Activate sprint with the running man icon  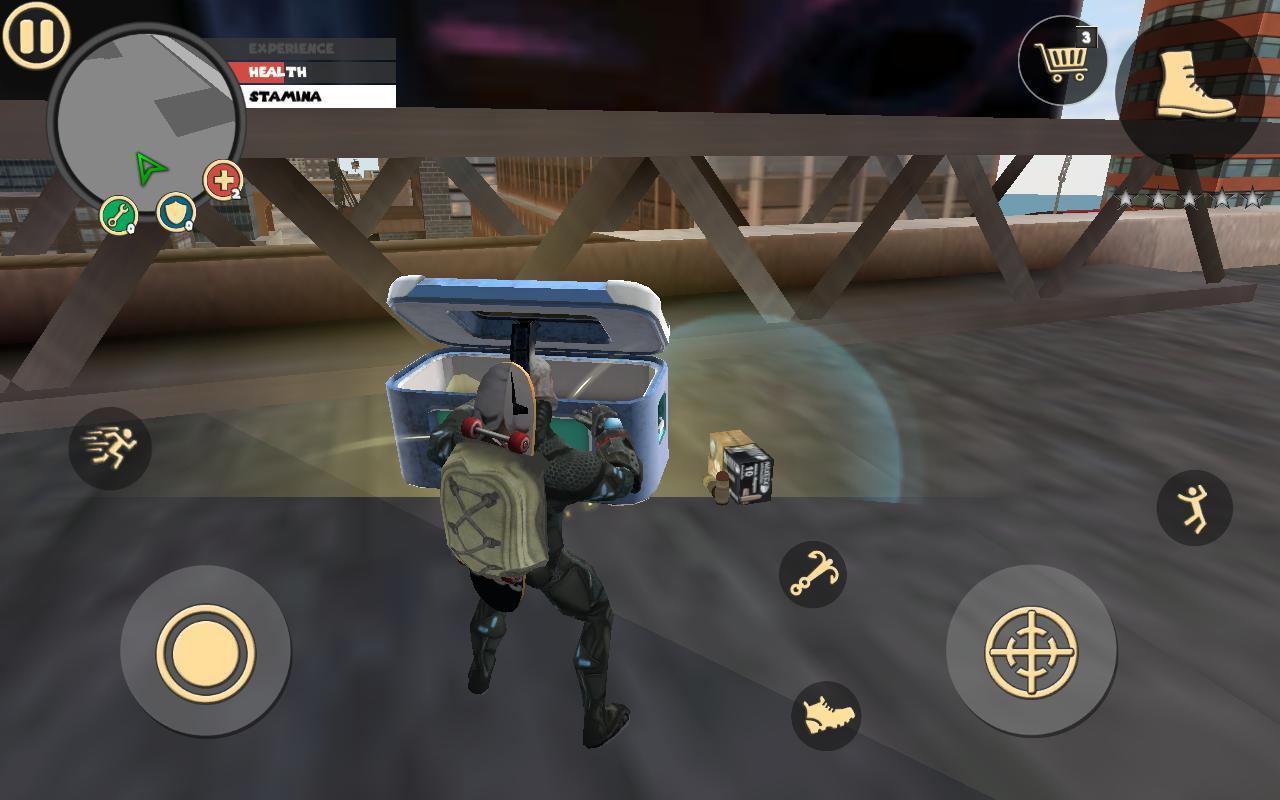112,450
